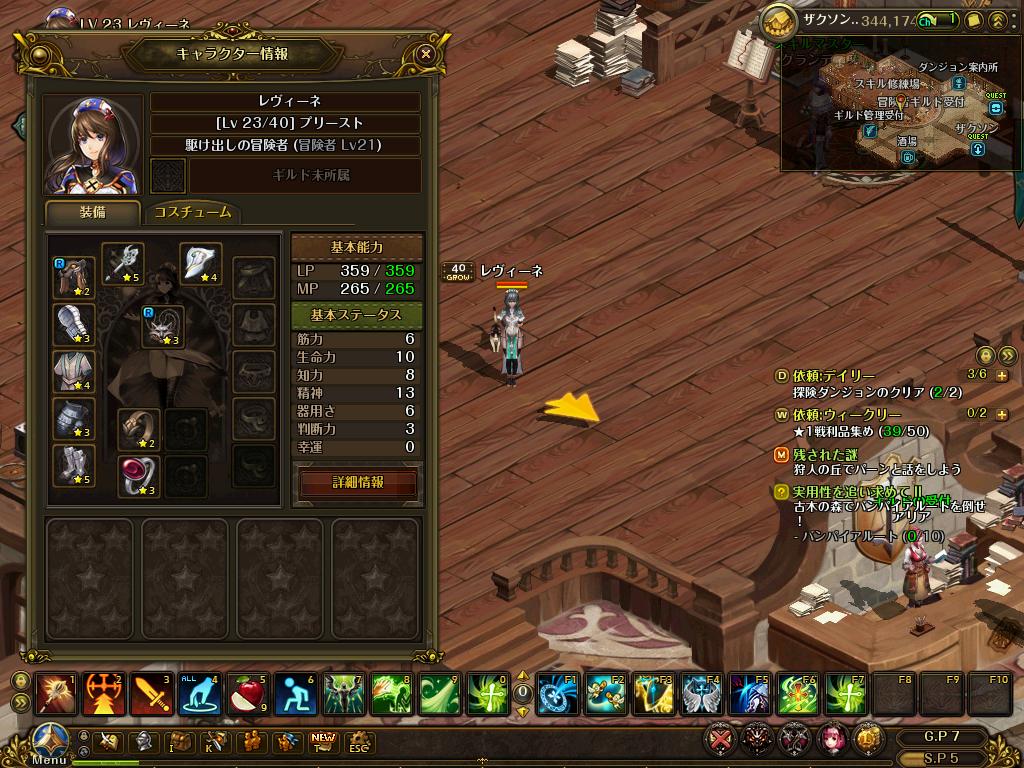Open 詳細情報 detailed stats
The image size is (1024, 768).
(358, 482)
